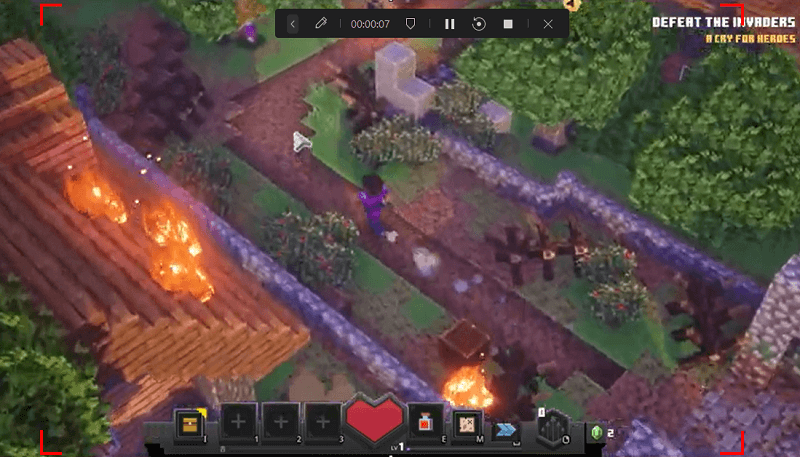Use the red health potion
The image size is (800, 457).
coord(425,423)
